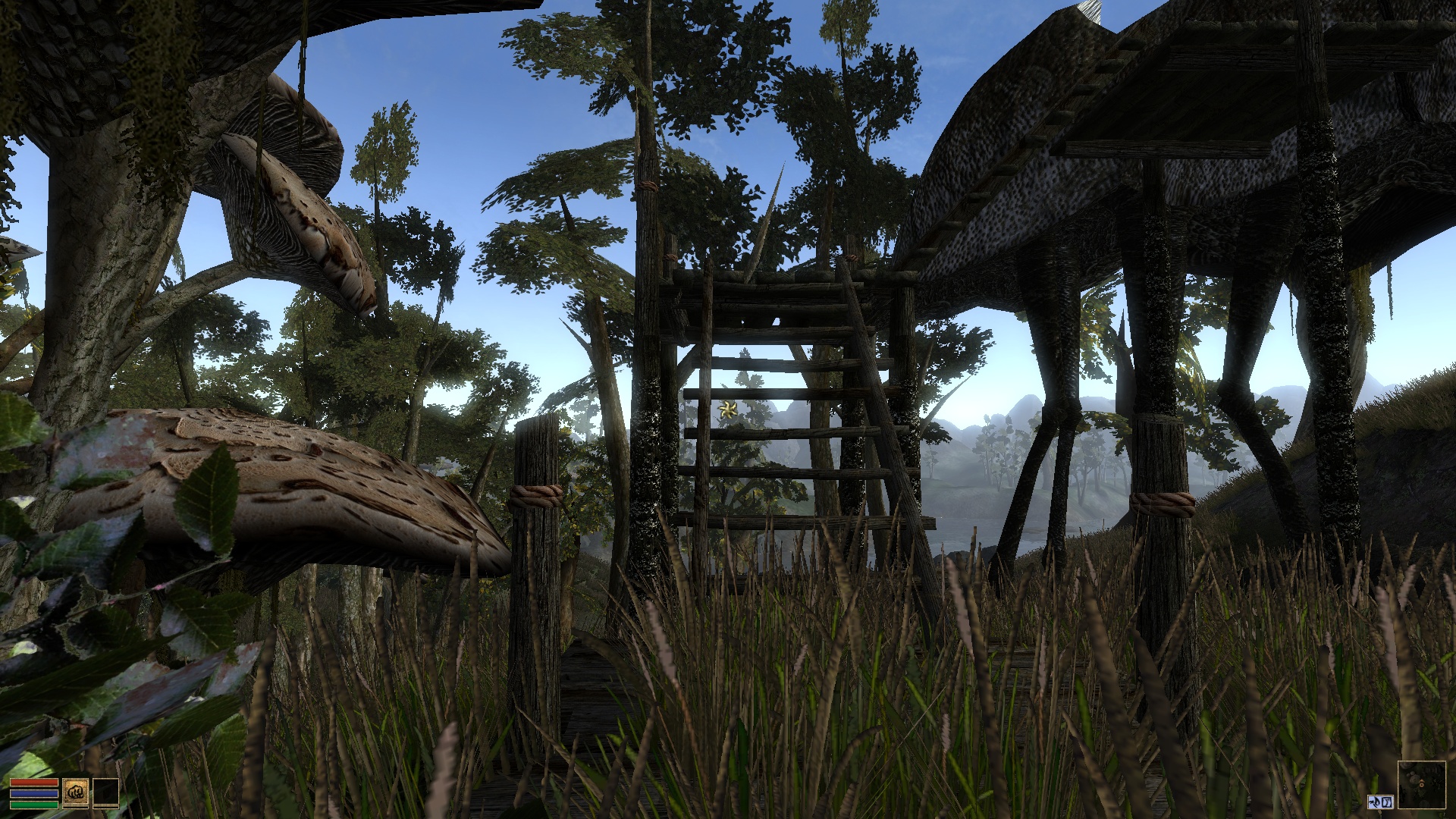1456x819 pixels.
Task: Click the red health bar
Action: point(35,783)
